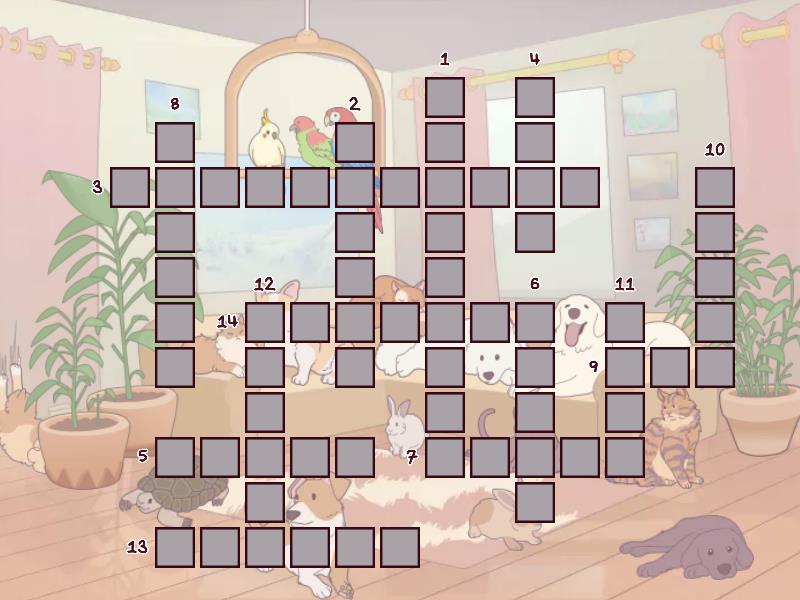Image resolution: width=800 pixels, height=600 pixels.
Task: Choose the first cell of clue 7 across
Action: [445, 457]
